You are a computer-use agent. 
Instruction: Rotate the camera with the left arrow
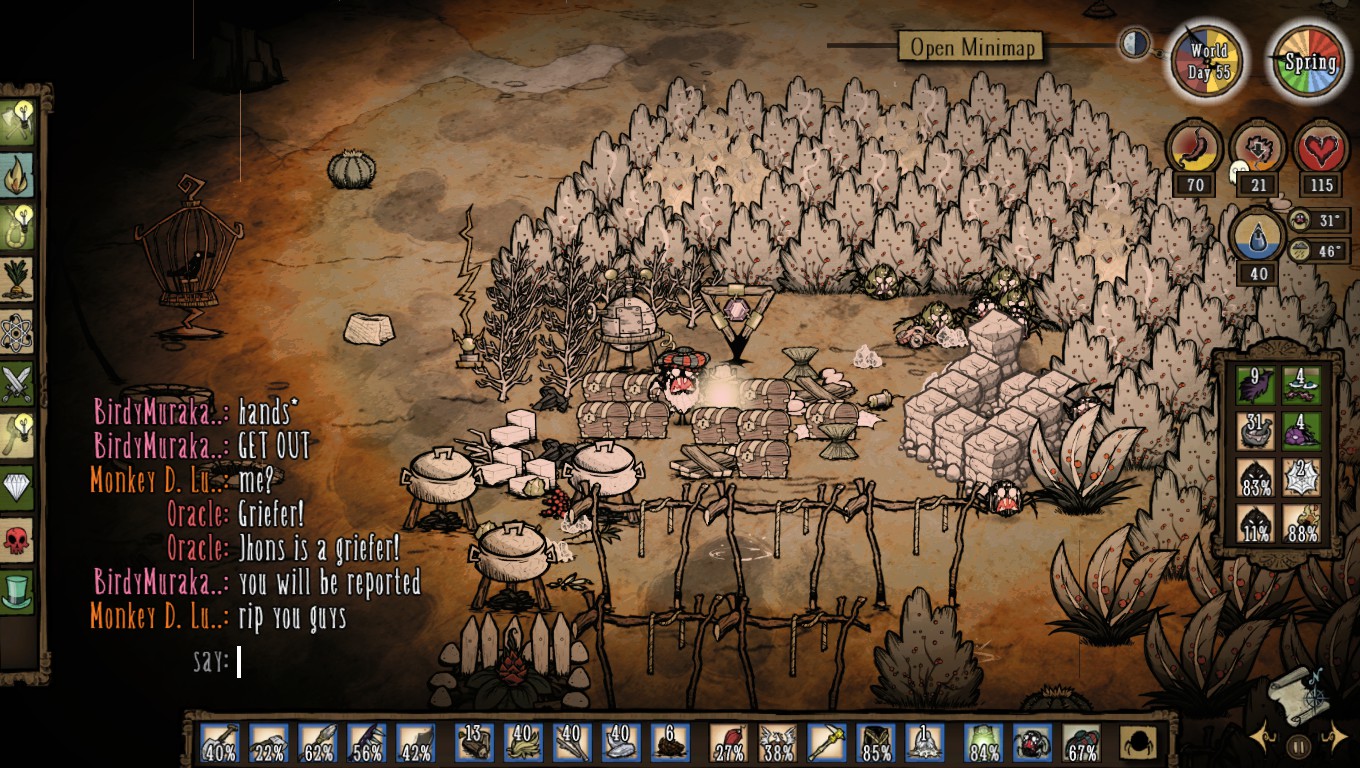pos(1262,740)
